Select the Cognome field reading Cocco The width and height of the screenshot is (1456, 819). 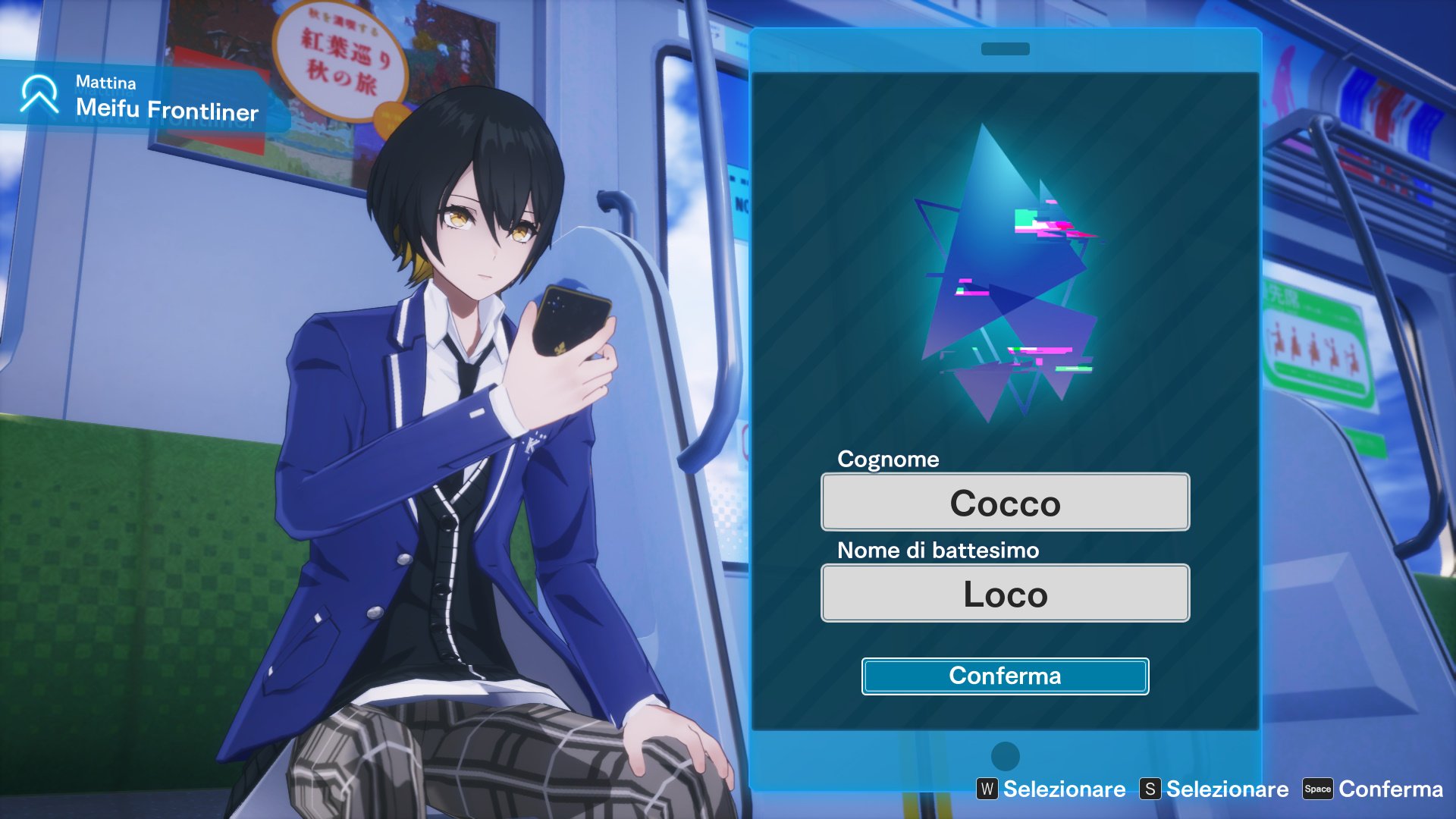[1005, 502]
